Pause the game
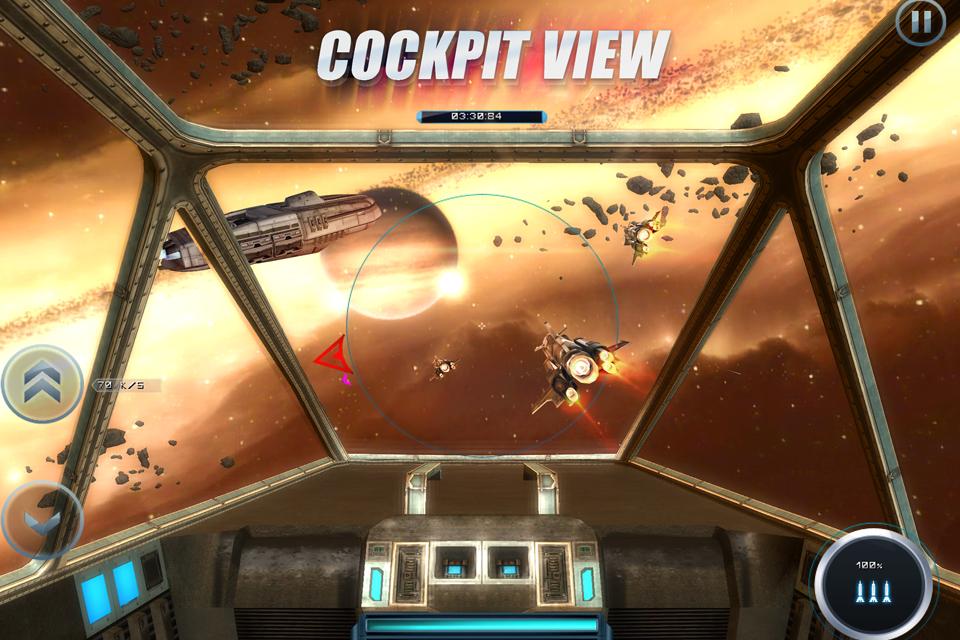 click(x=920, y=21)
